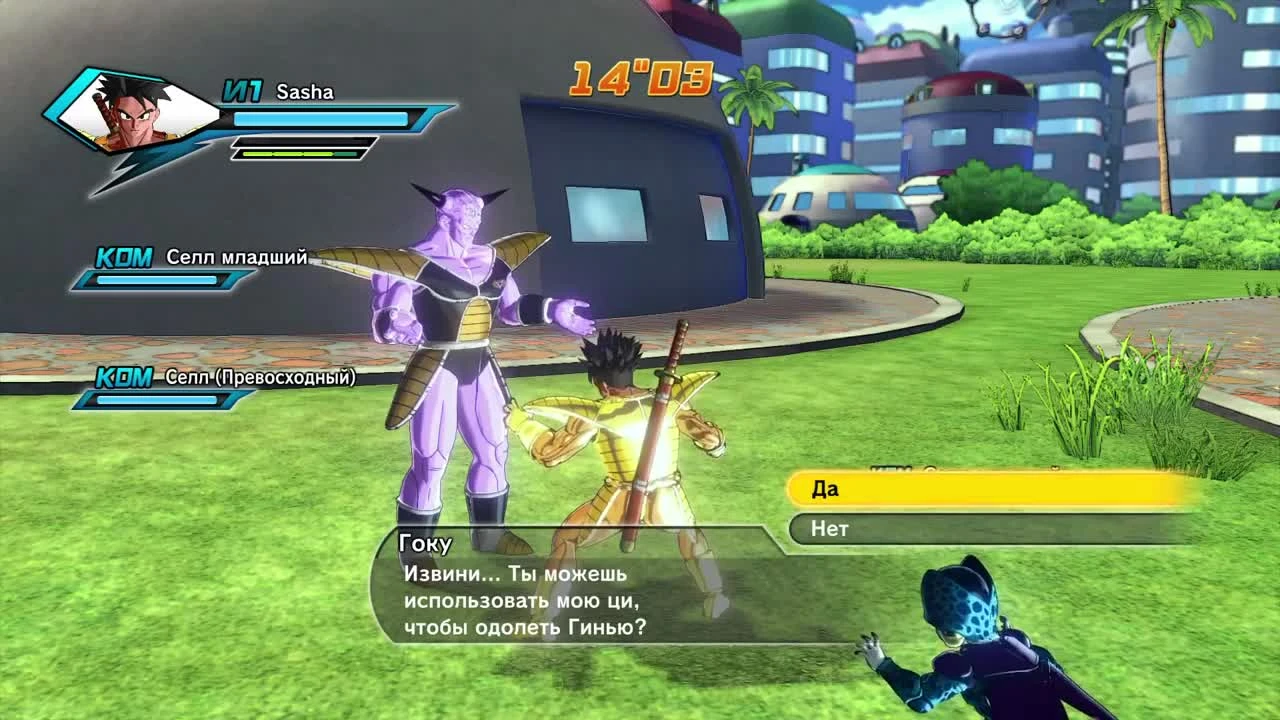Click the 14"03 mission timer display
This screenshot has width=1280, height=720.
(x=640, y=80)
